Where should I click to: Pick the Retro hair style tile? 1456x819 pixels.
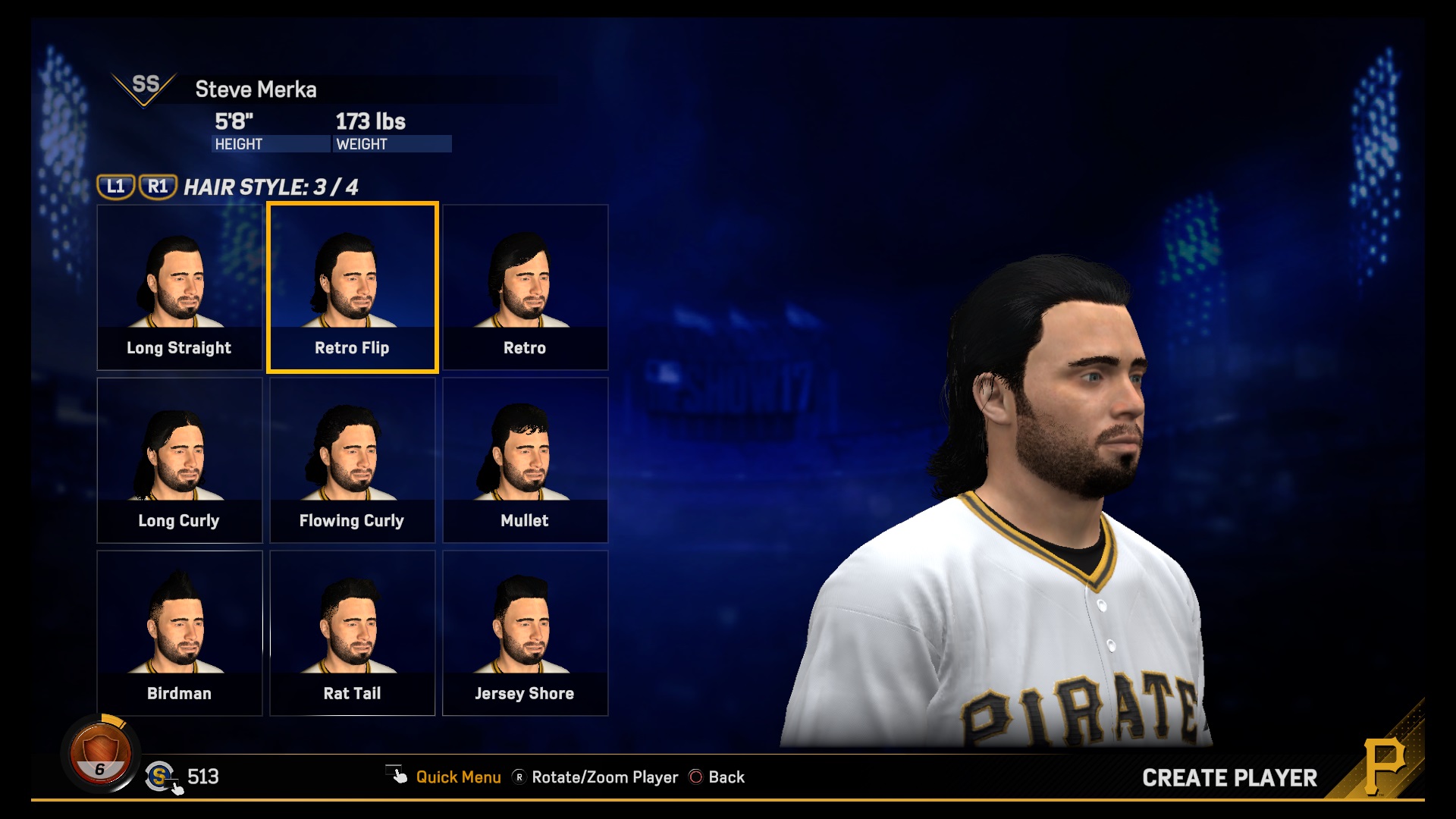coord(525,287)
